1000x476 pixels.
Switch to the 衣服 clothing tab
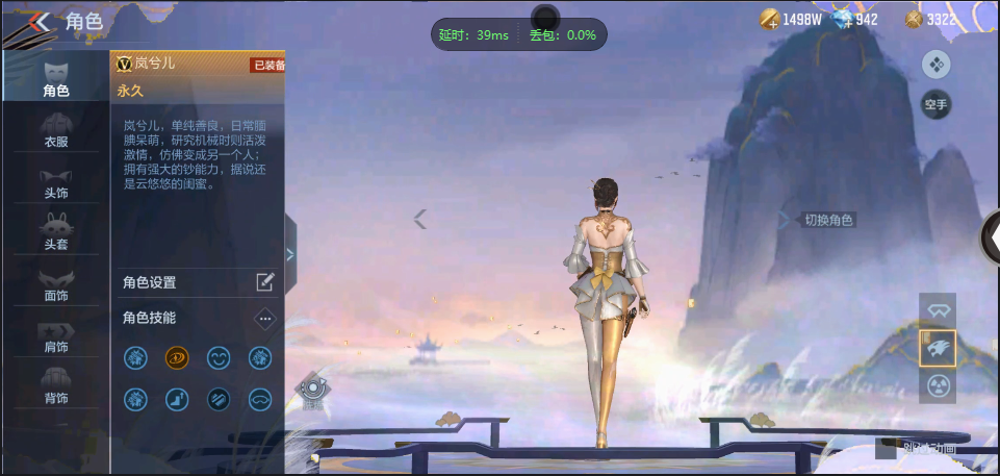tap(55, 130)
